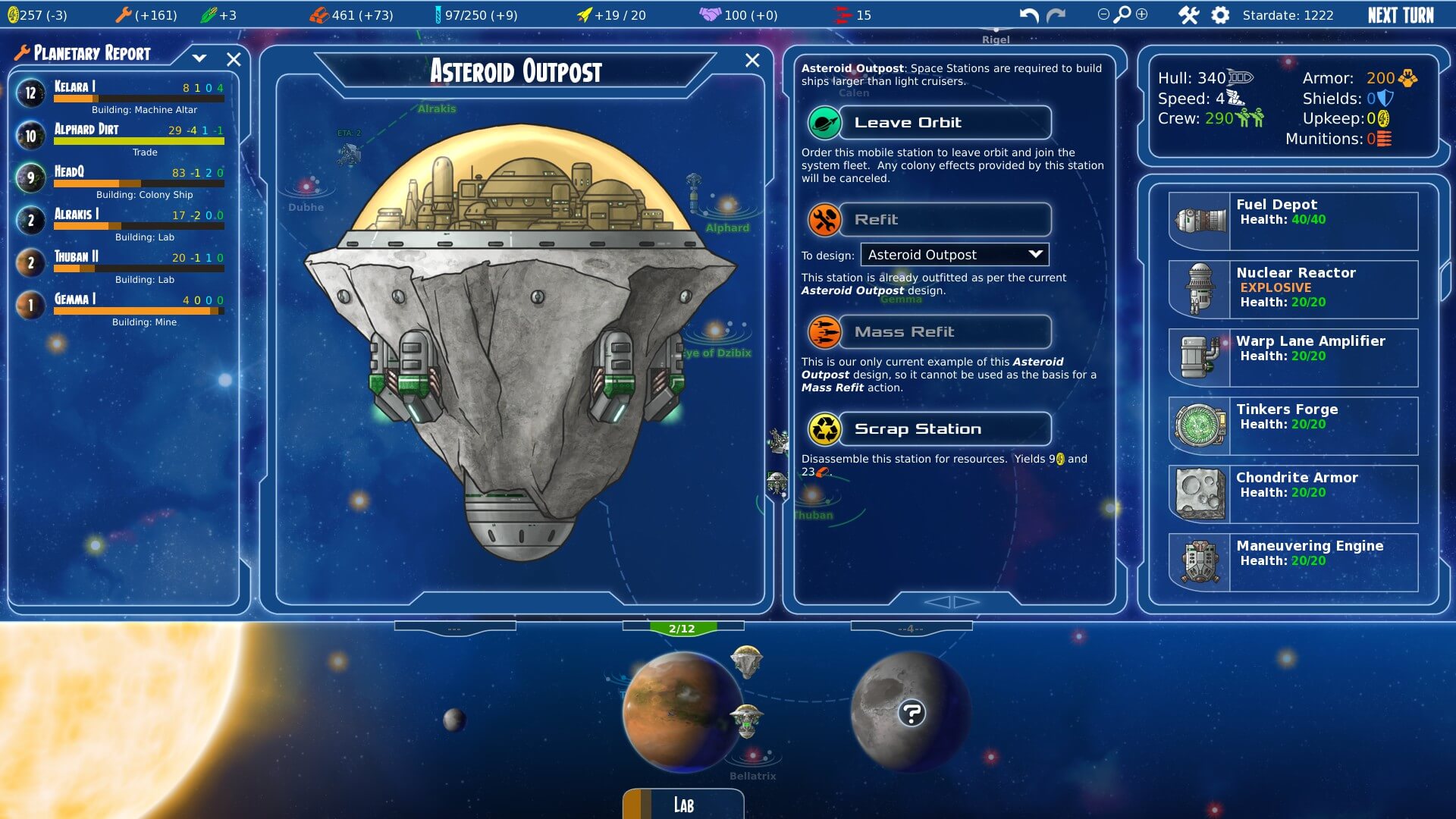1456x819 pixels.
Task: Select the unknown question-mark planet
Action: tap(911, 713)
